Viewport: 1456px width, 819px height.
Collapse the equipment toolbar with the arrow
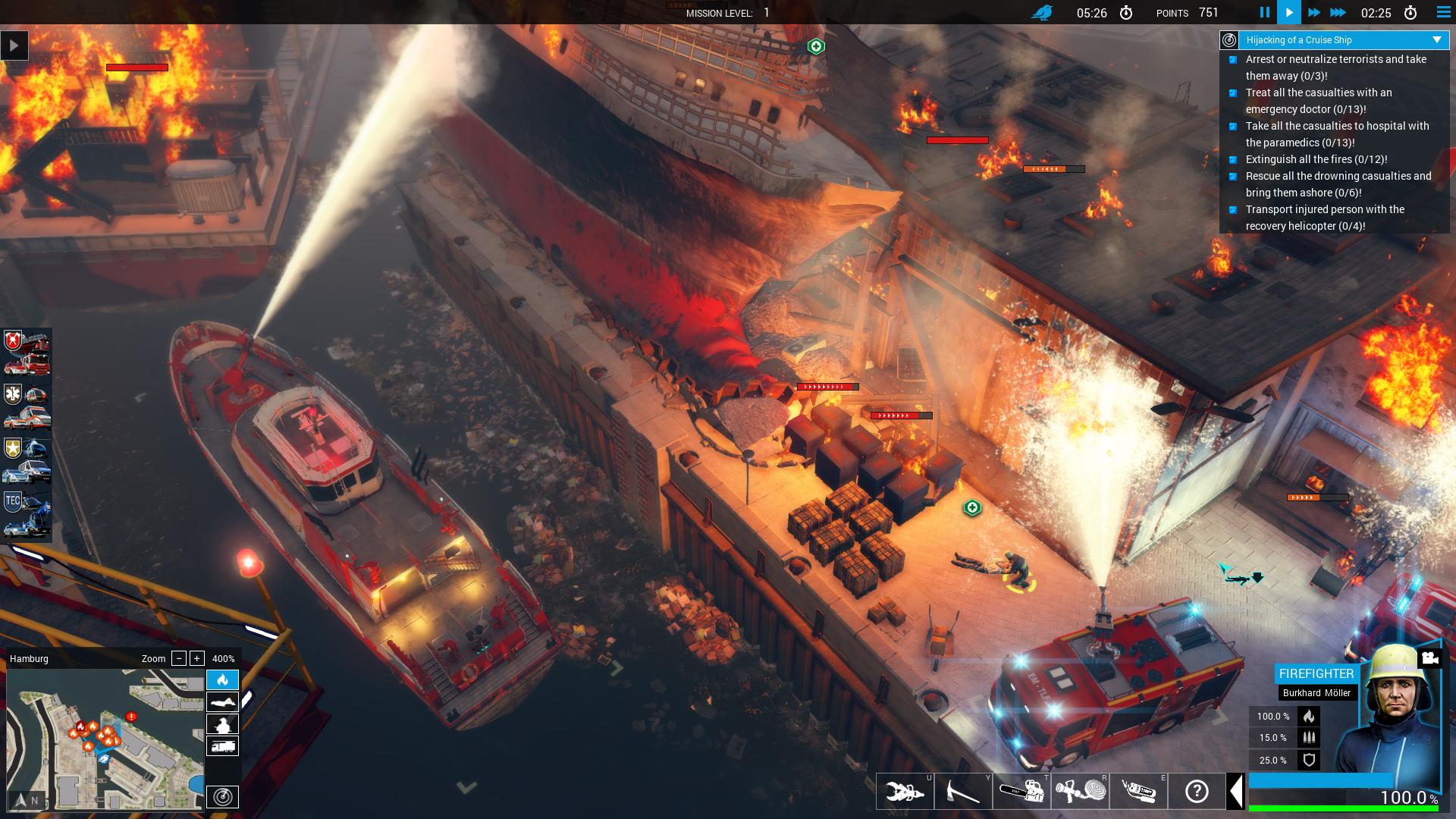1237,791
